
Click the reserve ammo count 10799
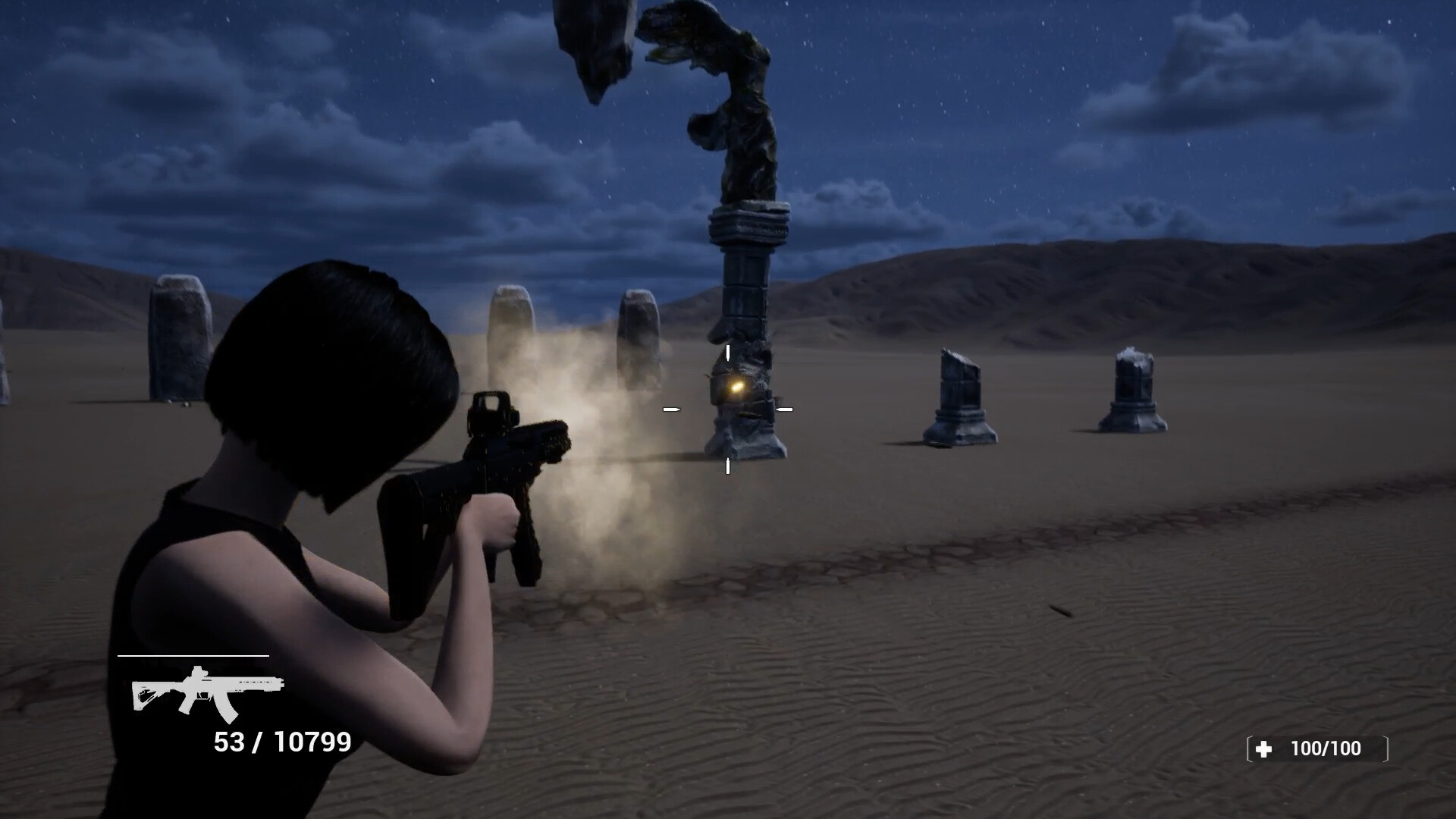[x=315, y=739]
